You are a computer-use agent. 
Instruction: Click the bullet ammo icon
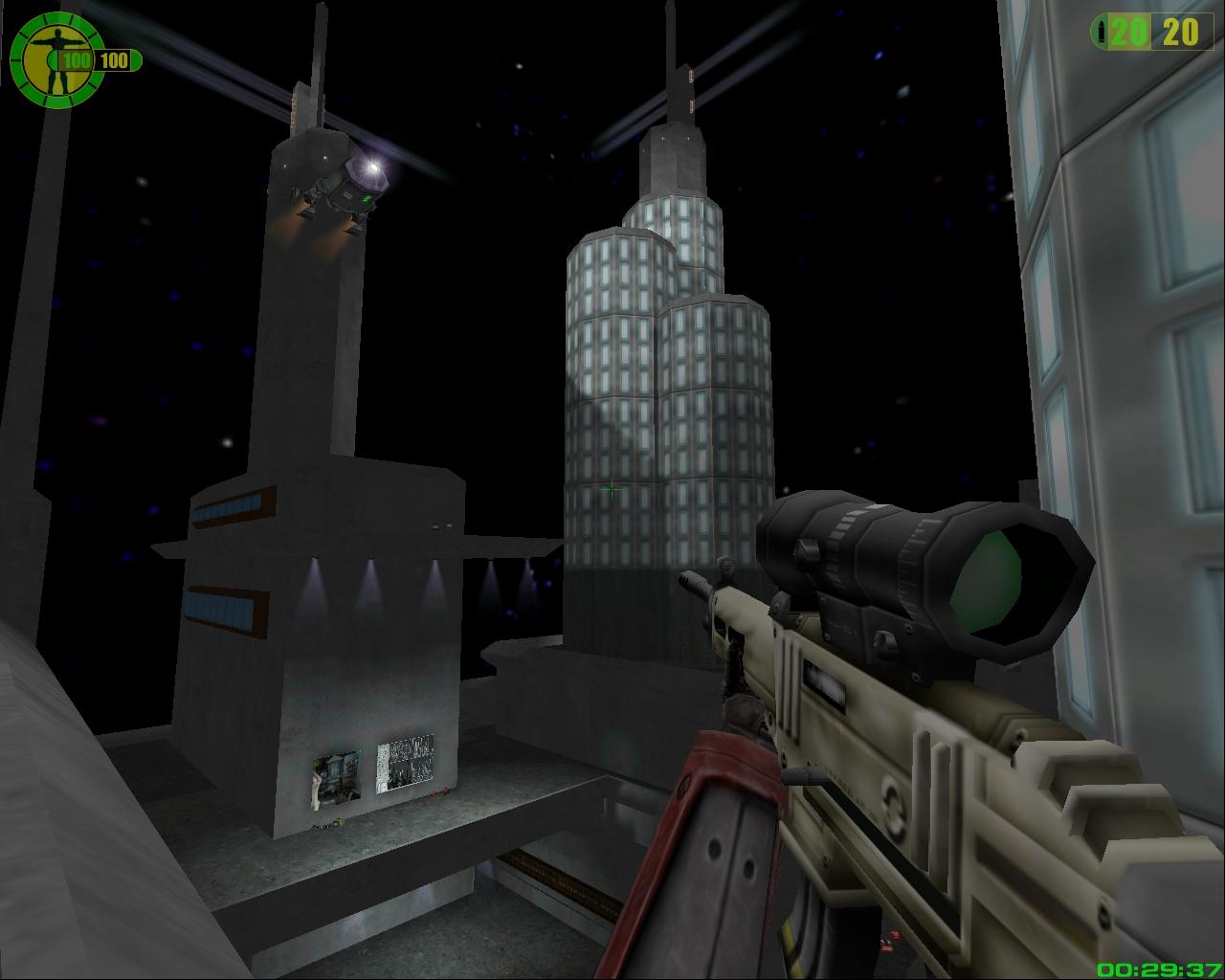tap(1103, 33)
